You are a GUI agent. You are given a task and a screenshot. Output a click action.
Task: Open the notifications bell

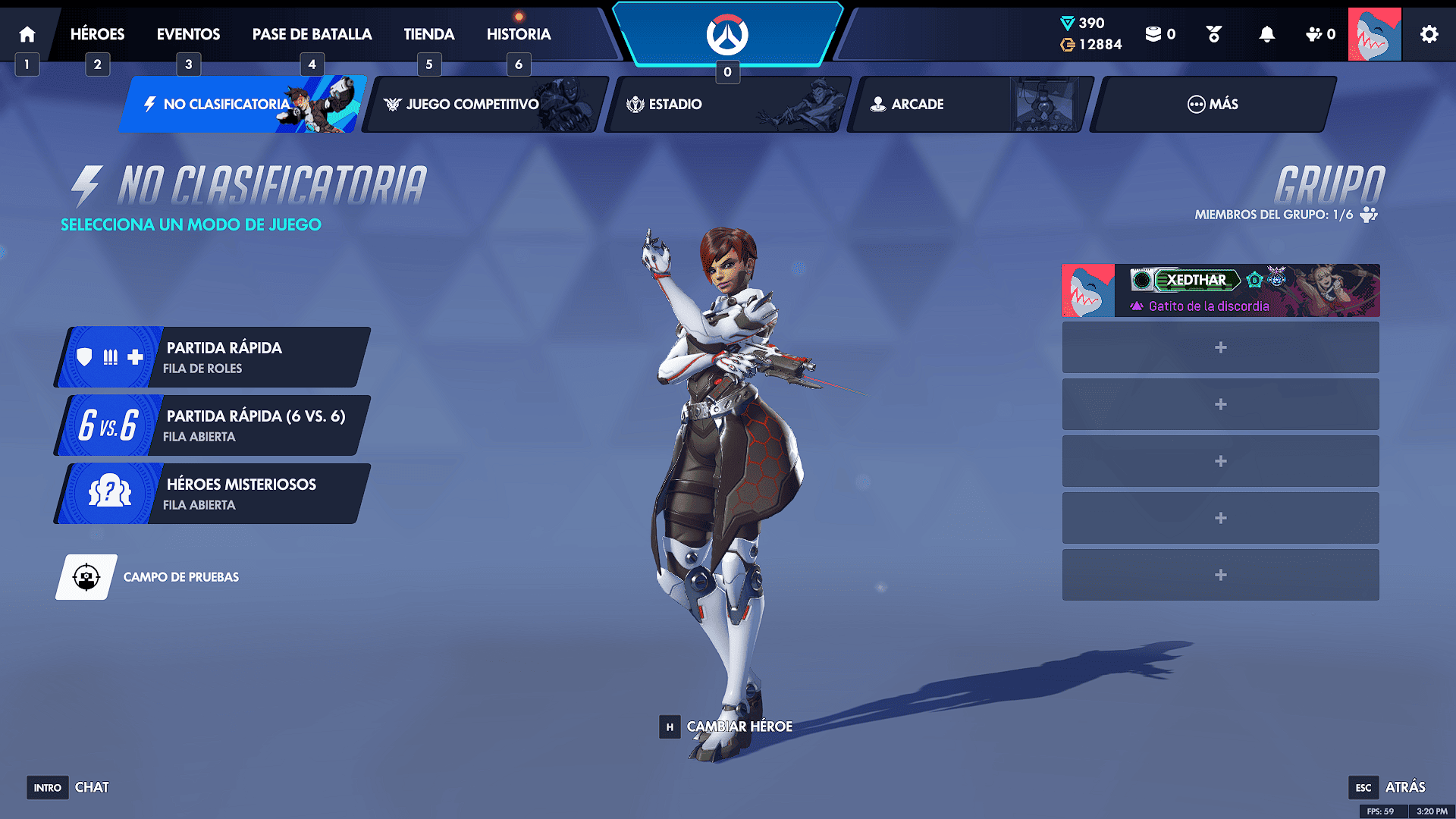pyautogui.click(x=1266, y=34)
